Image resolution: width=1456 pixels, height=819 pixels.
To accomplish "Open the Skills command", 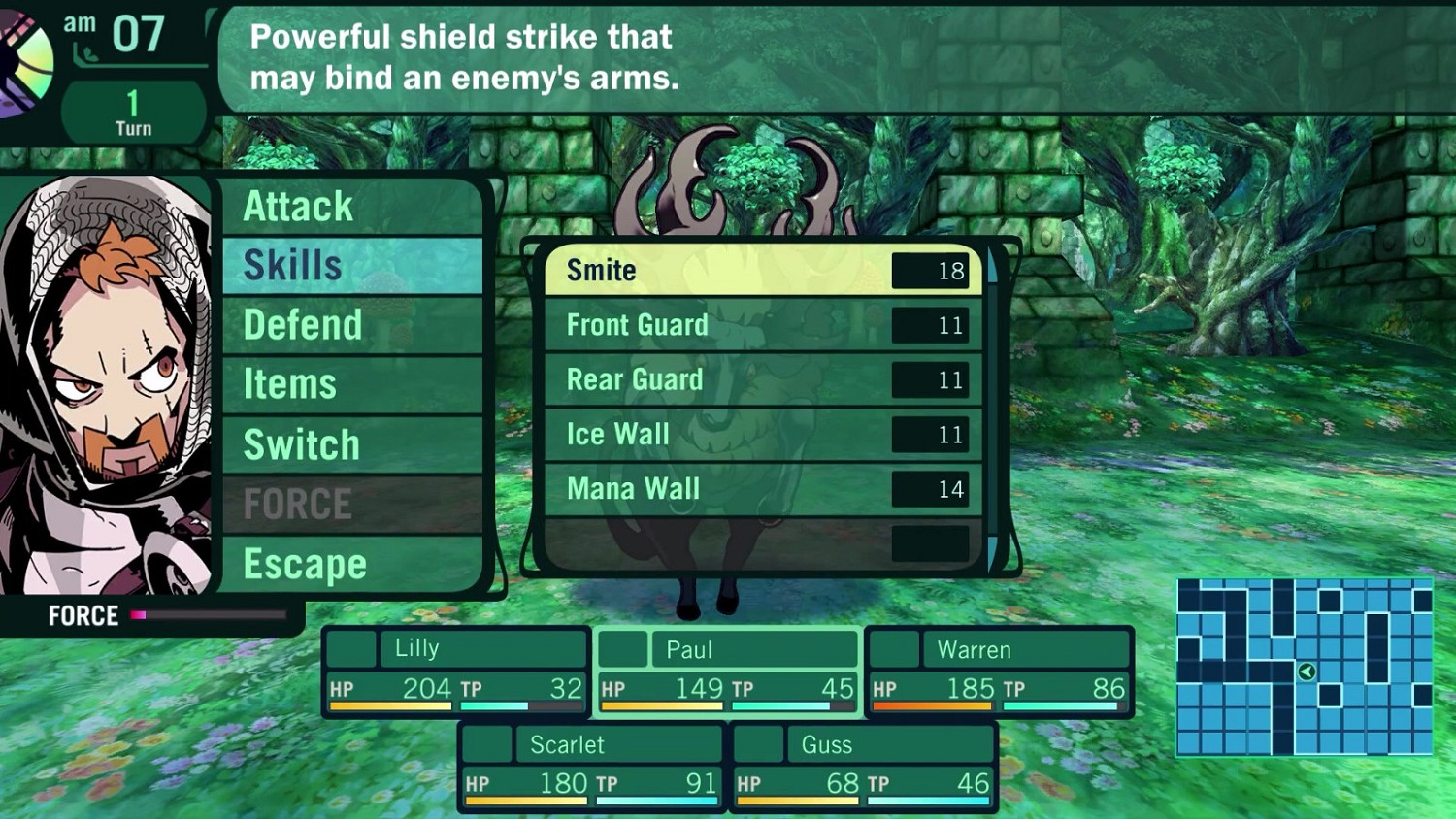I will [351, 266].
